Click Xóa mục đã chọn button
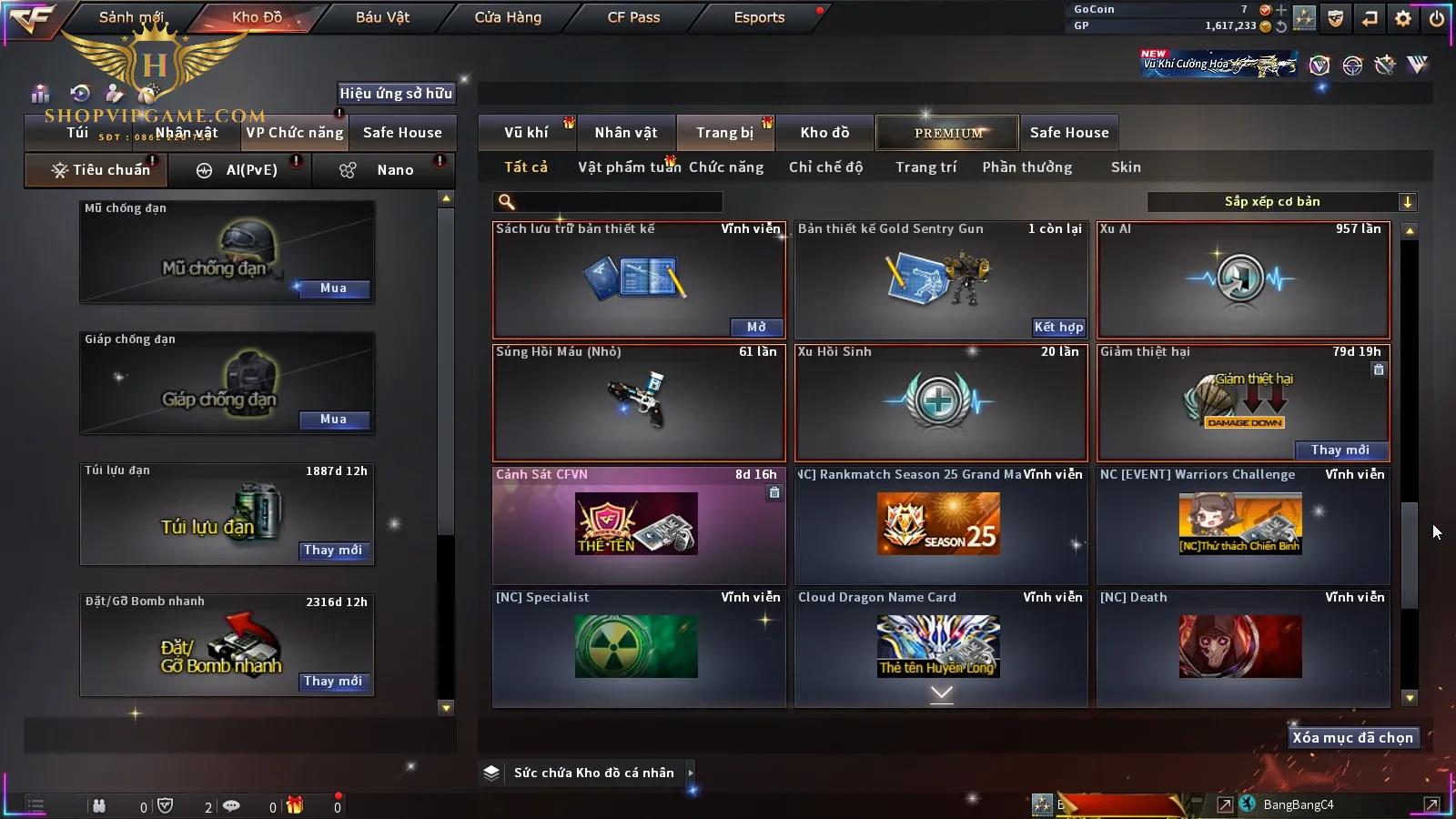Screen dimensions: 1456x819 [x=1352, y=738]
